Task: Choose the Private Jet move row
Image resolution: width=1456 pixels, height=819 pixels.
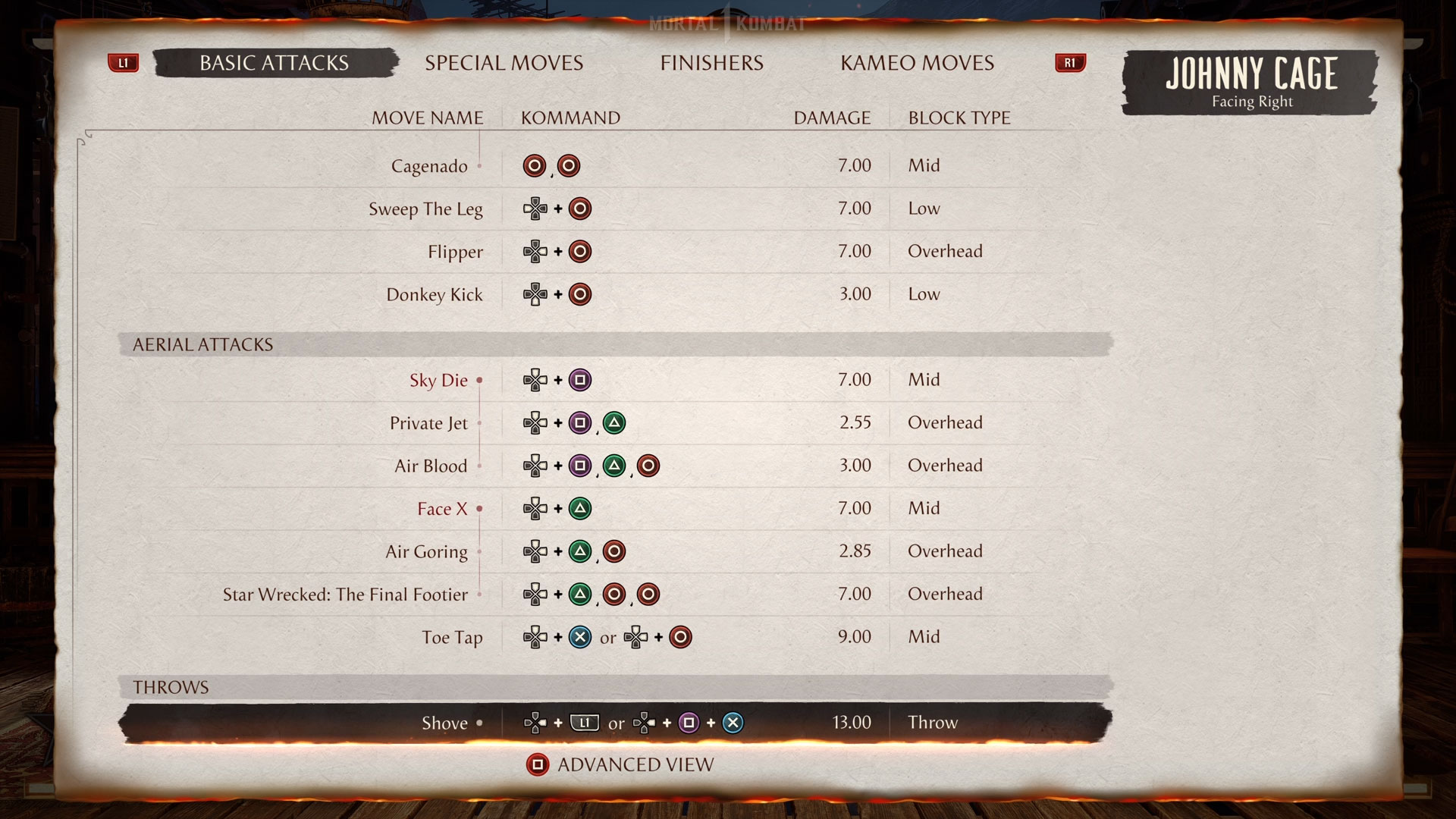Action: pyautogui.click(x=428, y=423)
